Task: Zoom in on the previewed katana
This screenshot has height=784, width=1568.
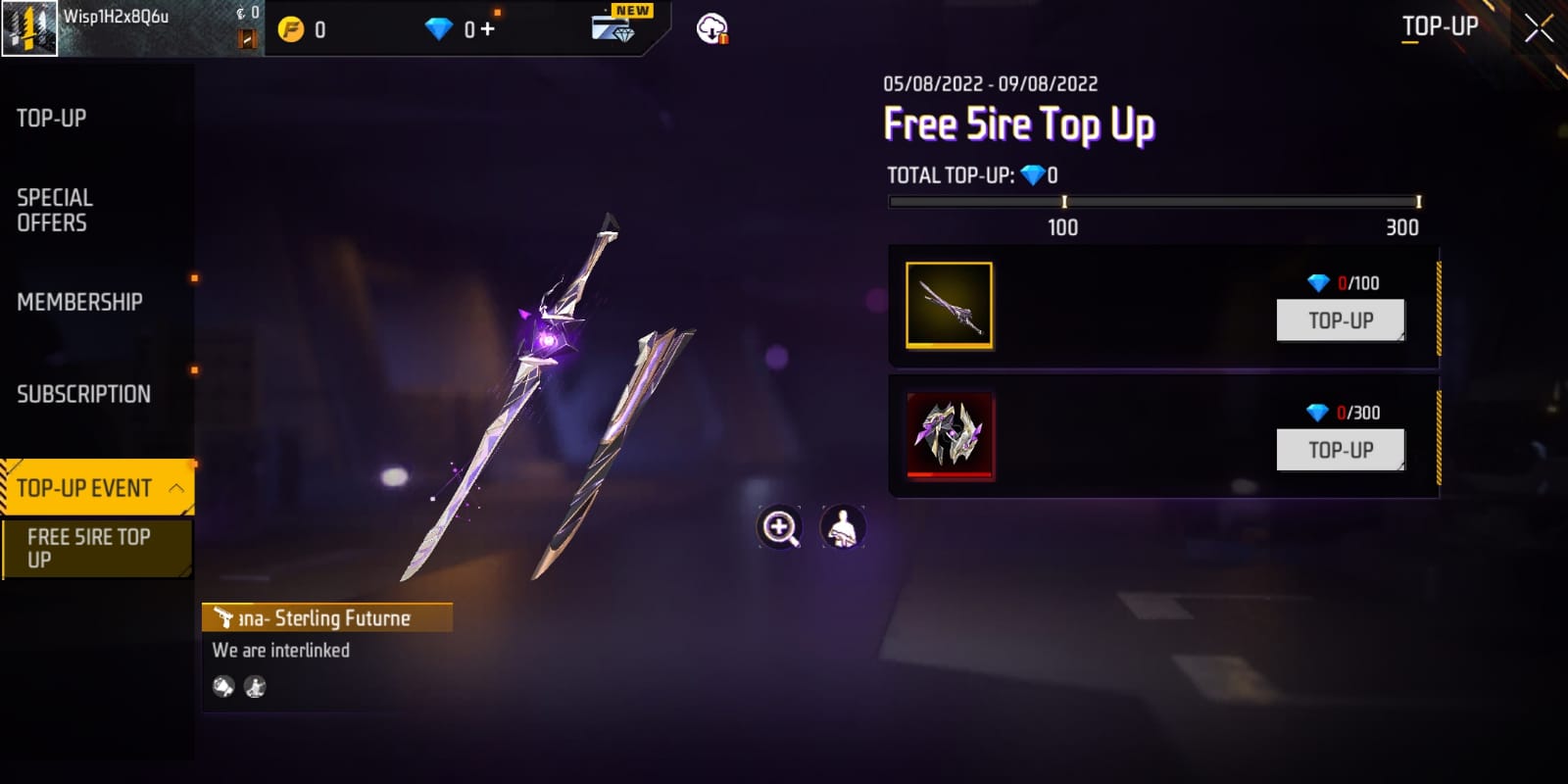Action: [780, 528]
